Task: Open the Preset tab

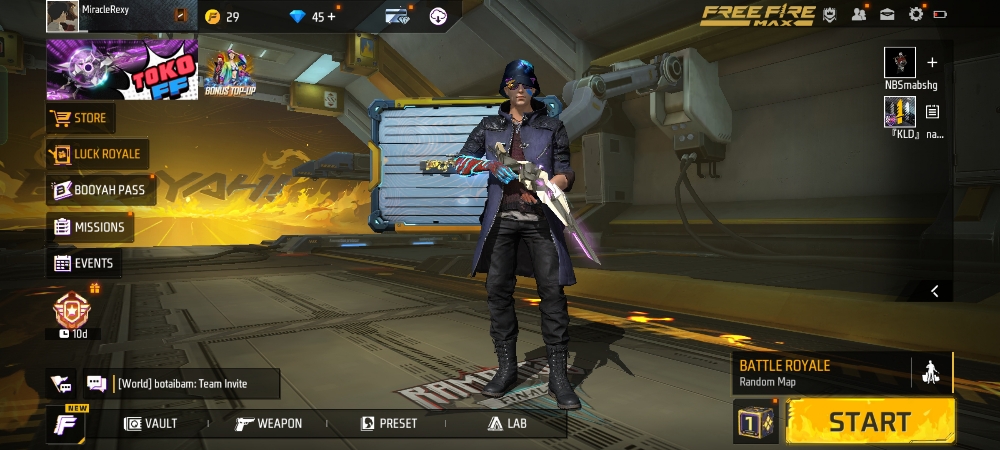Action: coord(389,424)
